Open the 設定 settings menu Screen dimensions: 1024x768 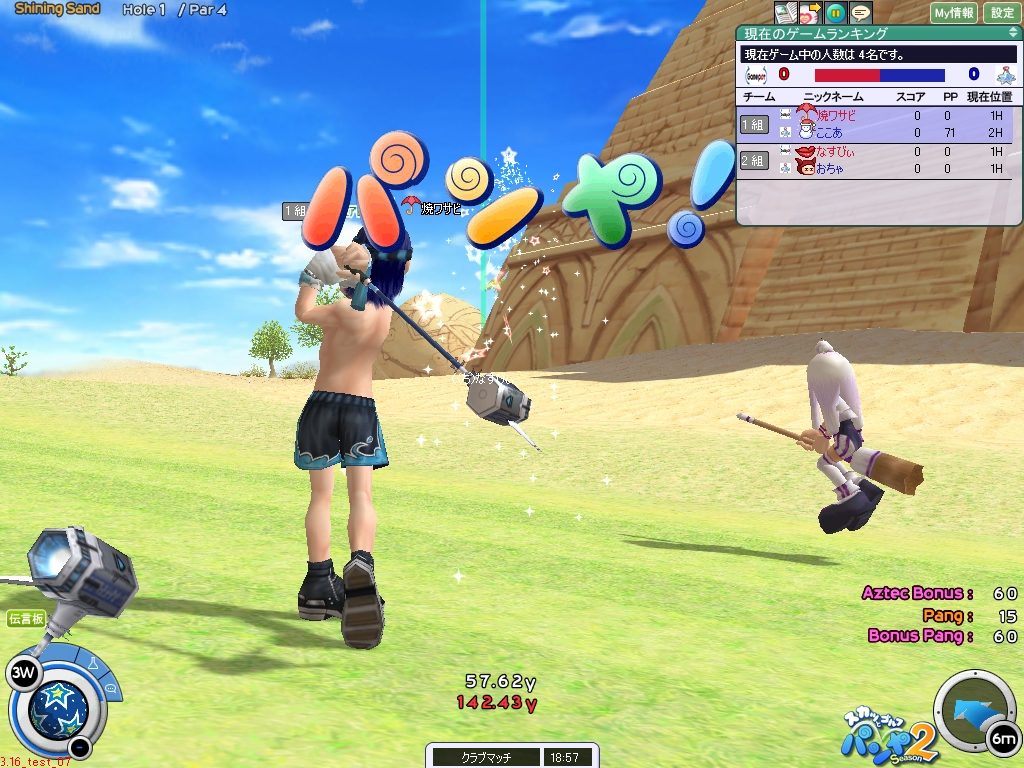point(1002,13)
